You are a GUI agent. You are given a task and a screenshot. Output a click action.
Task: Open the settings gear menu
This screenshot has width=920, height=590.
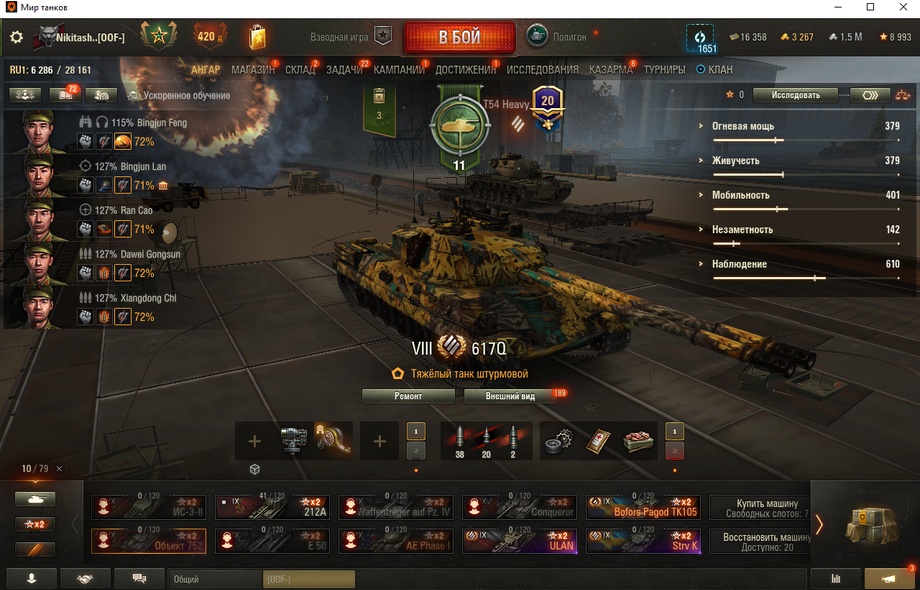[16, 37]
